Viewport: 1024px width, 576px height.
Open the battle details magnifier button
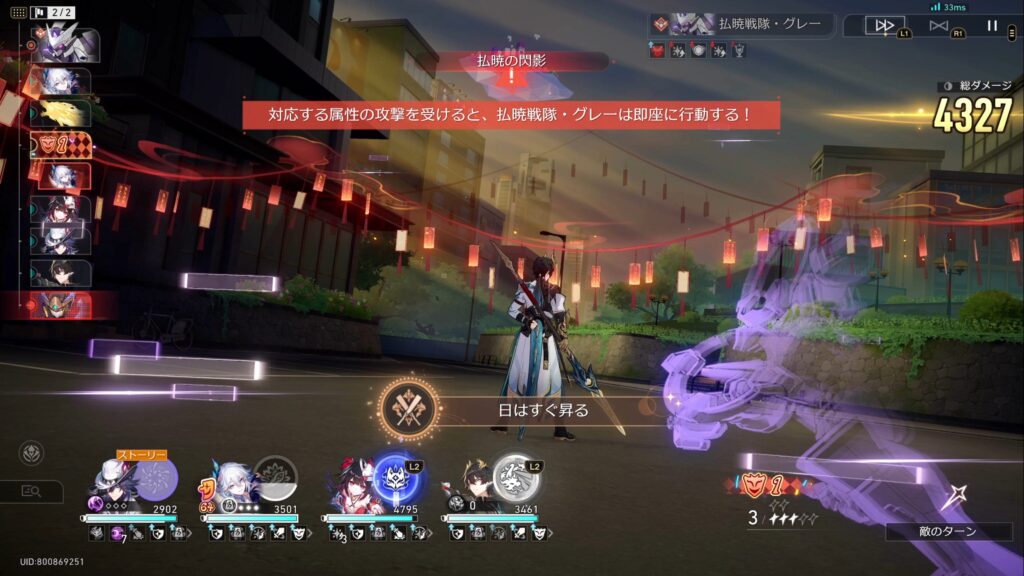coord(30,491)
